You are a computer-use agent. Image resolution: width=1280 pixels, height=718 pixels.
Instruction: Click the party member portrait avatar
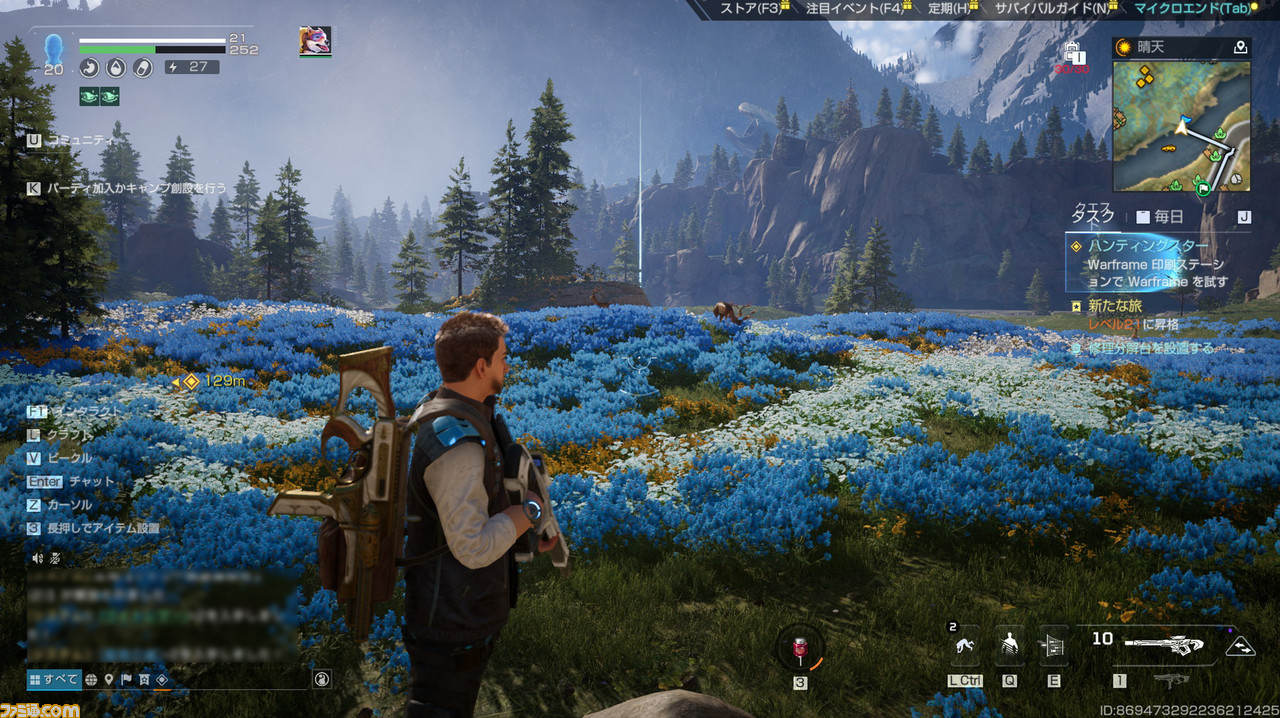[x=315, y=41]
